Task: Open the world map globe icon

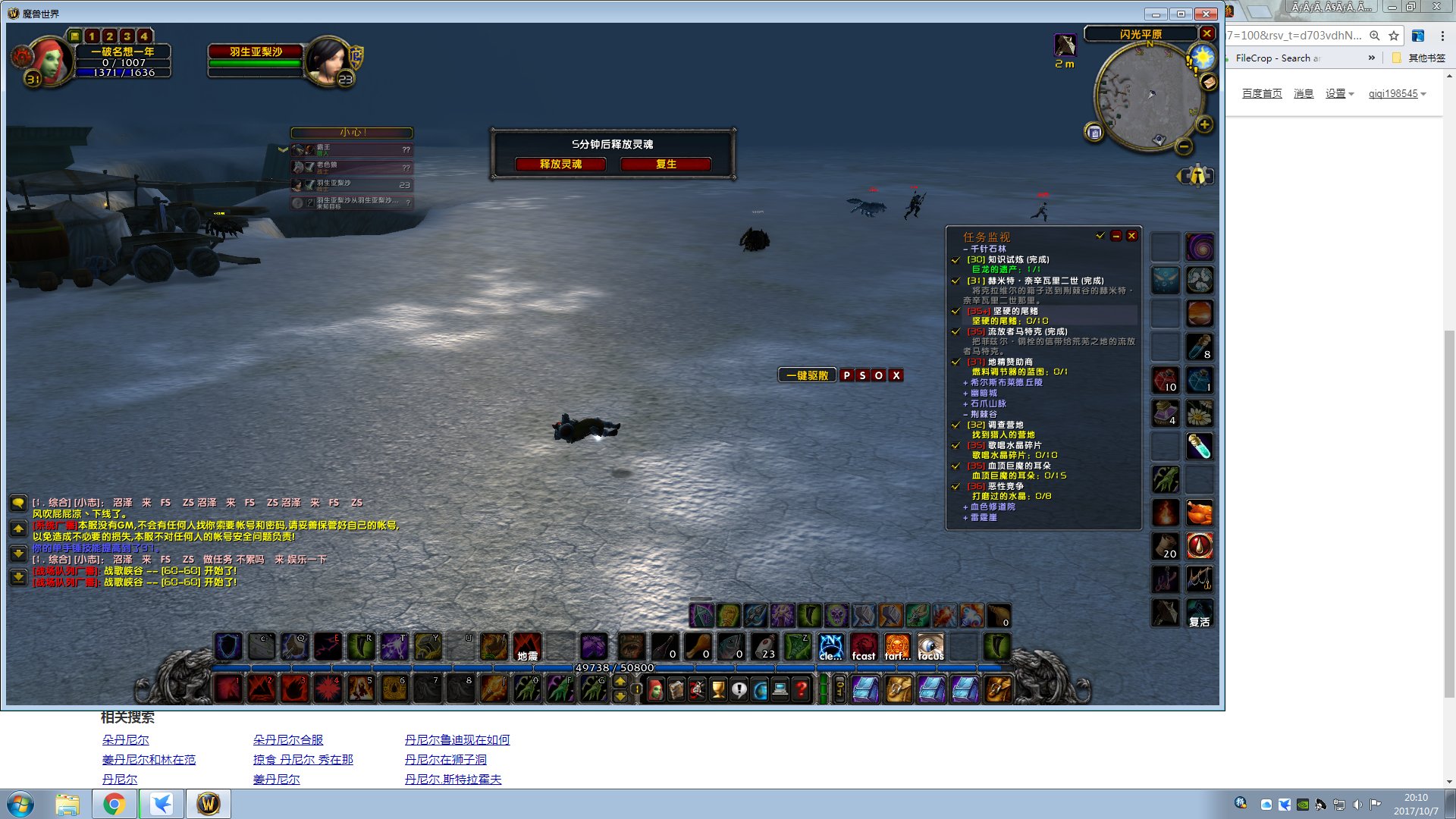Action: [x=760, y=689]
